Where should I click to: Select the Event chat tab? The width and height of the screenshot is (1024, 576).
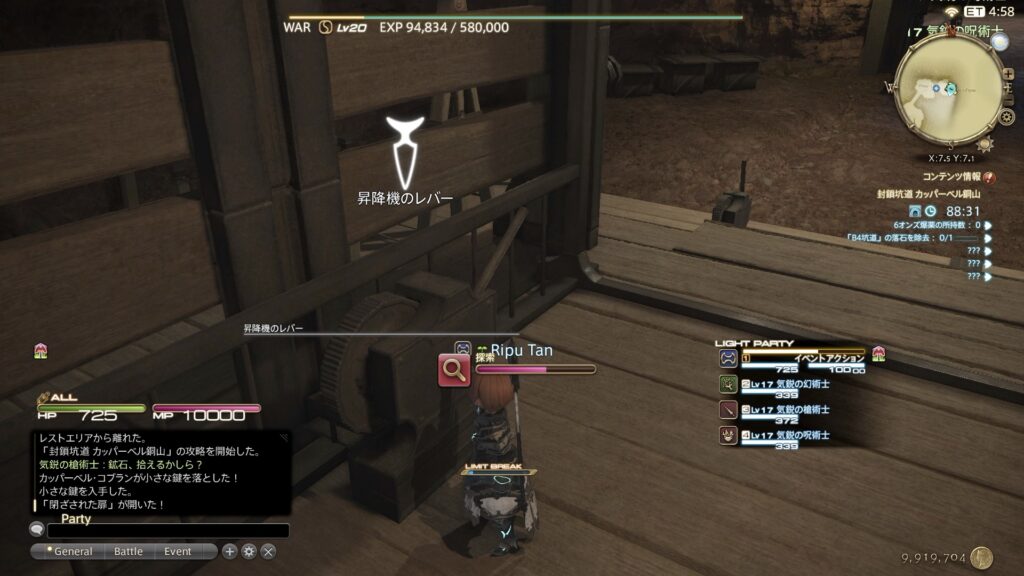coord(178,551)
